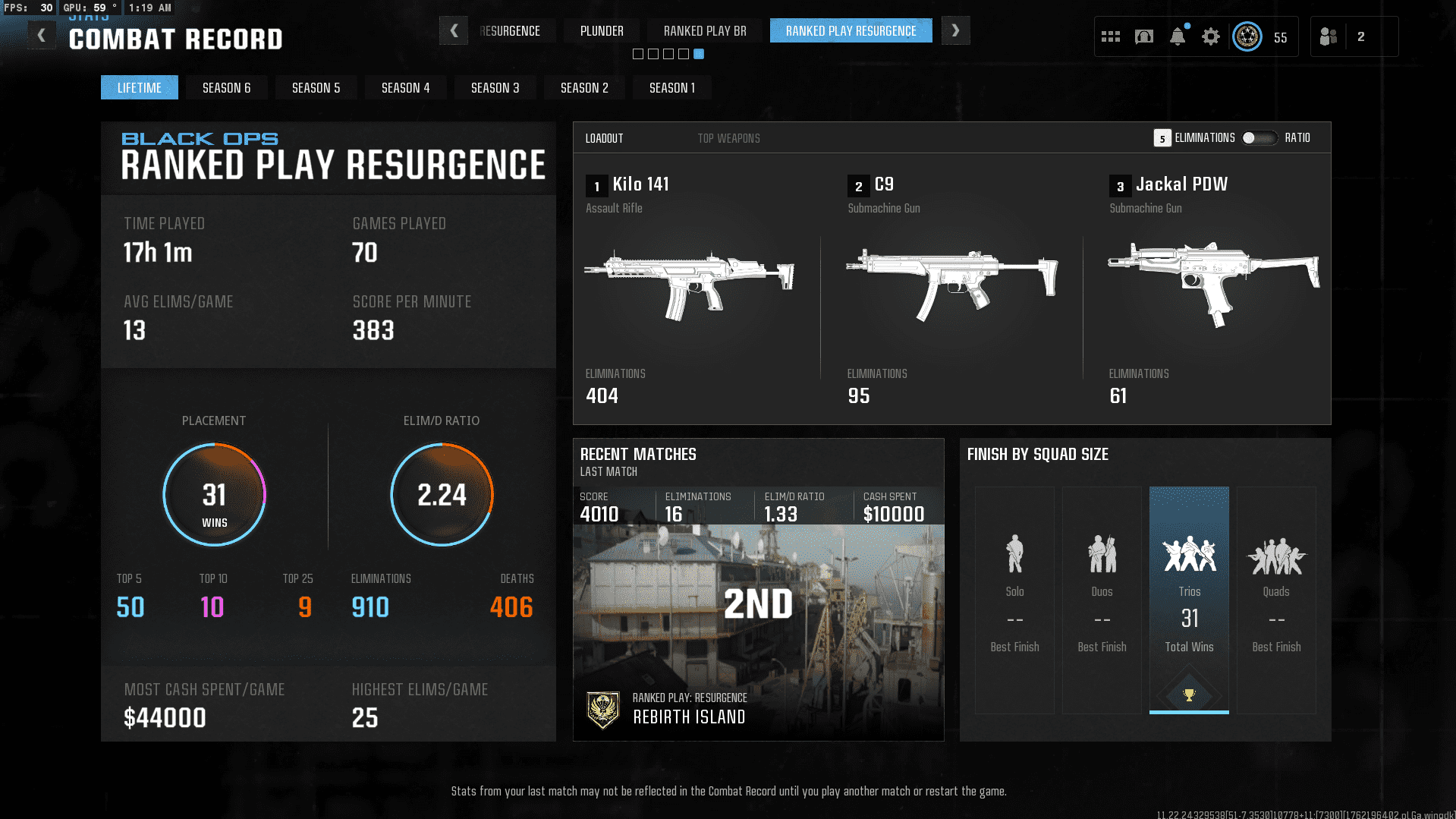Open the Season 3 stats tab
Viewport: 1456px width, 819px height.
pos(495,87)
